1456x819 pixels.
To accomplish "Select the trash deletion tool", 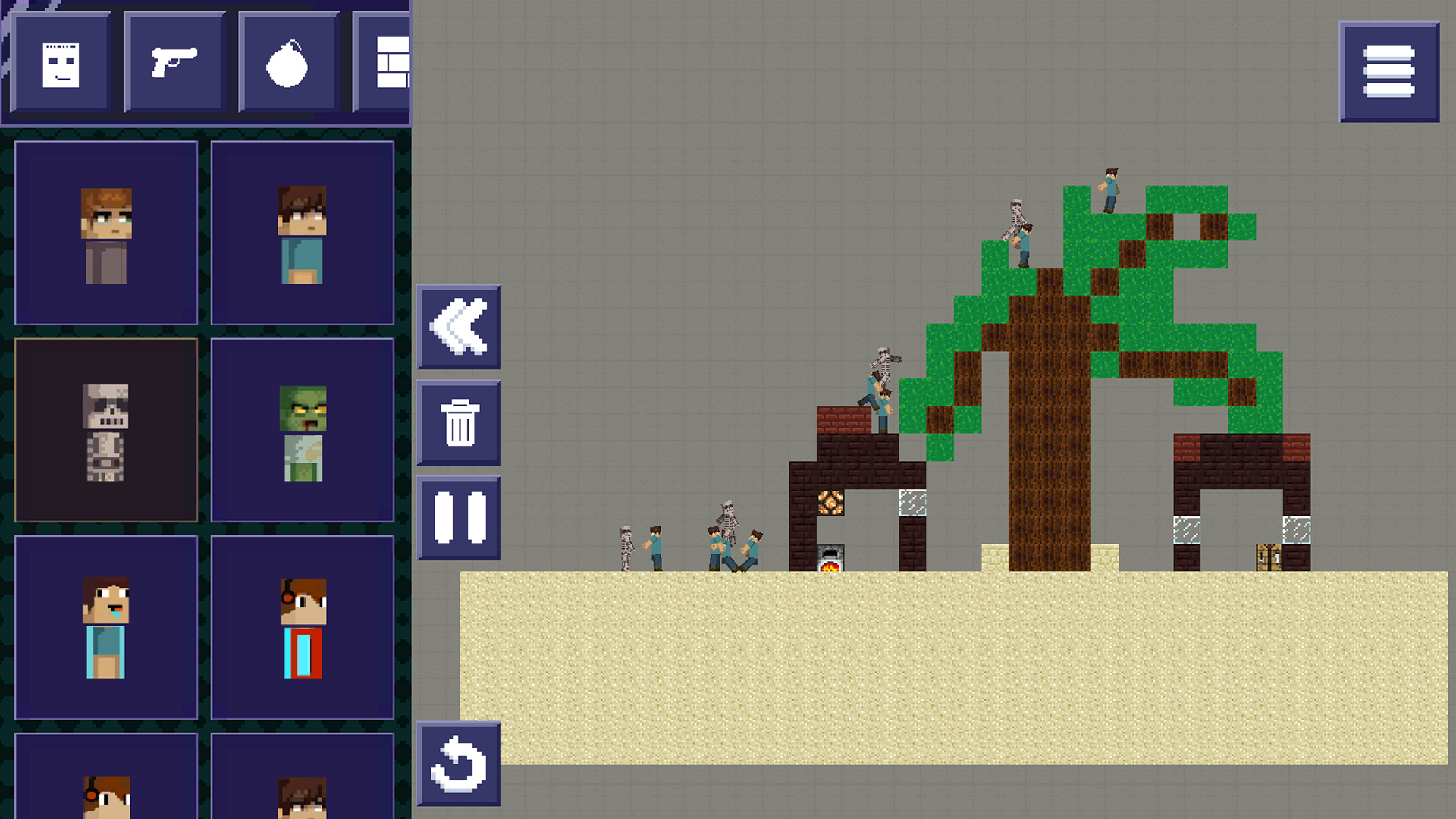I will pos(459,423).
